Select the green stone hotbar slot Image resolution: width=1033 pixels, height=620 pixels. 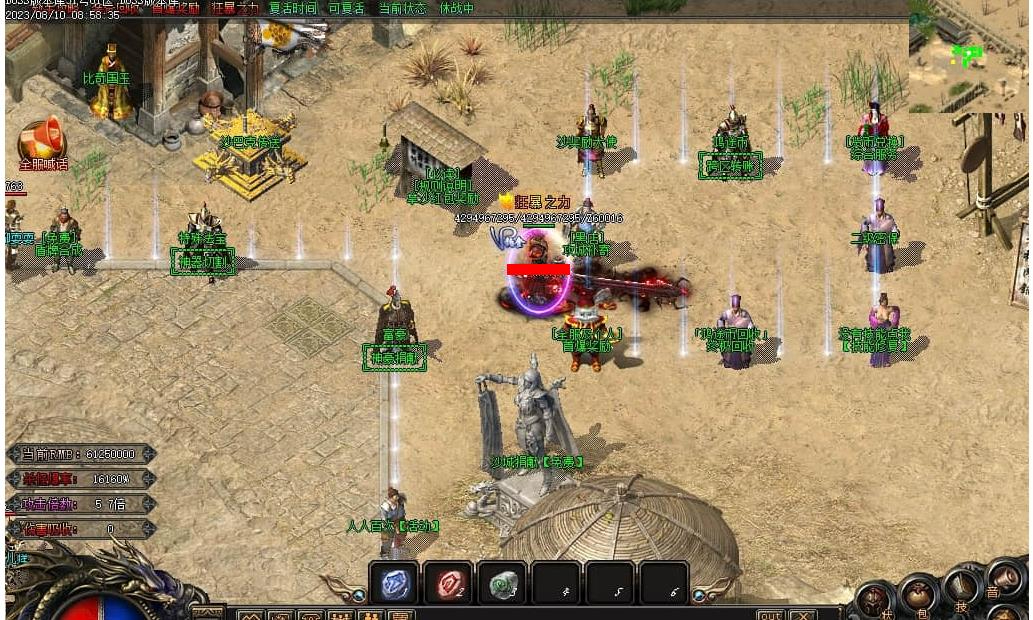[502, 583]
